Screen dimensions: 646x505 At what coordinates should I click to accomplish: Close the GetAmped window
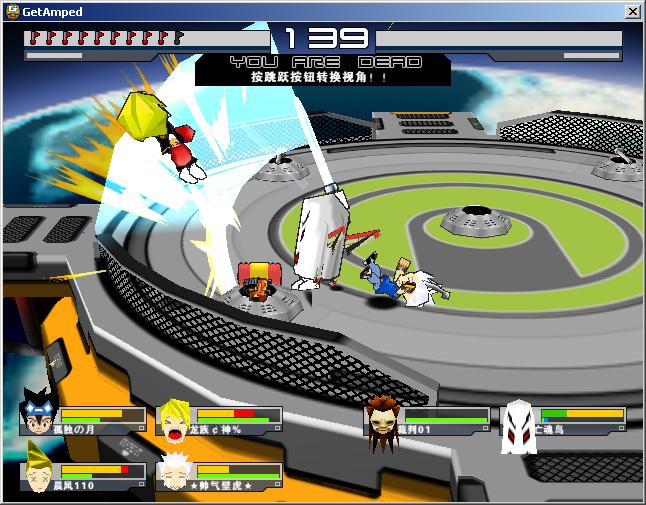(632, 11)
